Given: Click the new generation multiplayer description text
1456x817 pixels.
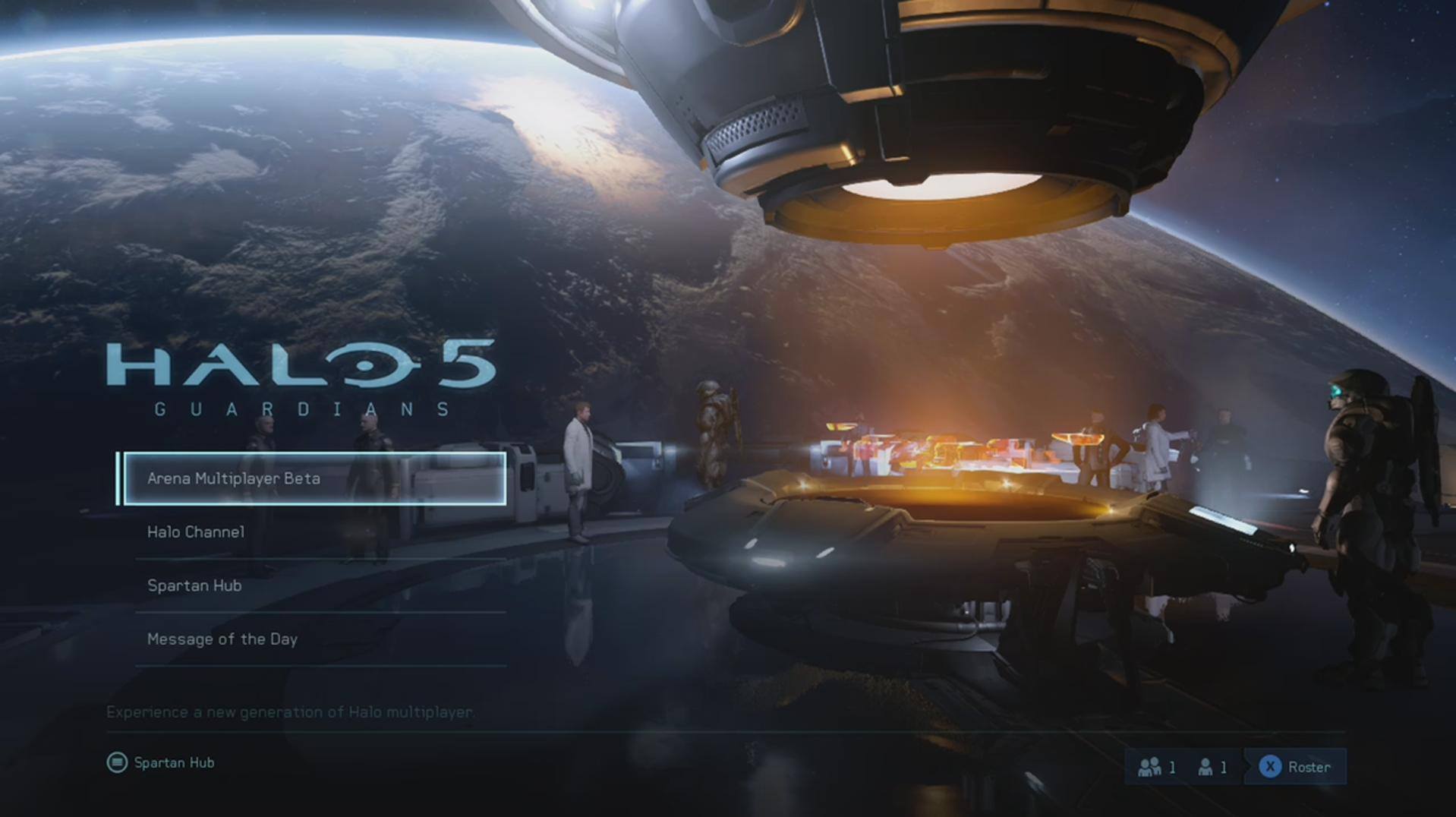Looking at the screenshot, I should coord(291,712).
